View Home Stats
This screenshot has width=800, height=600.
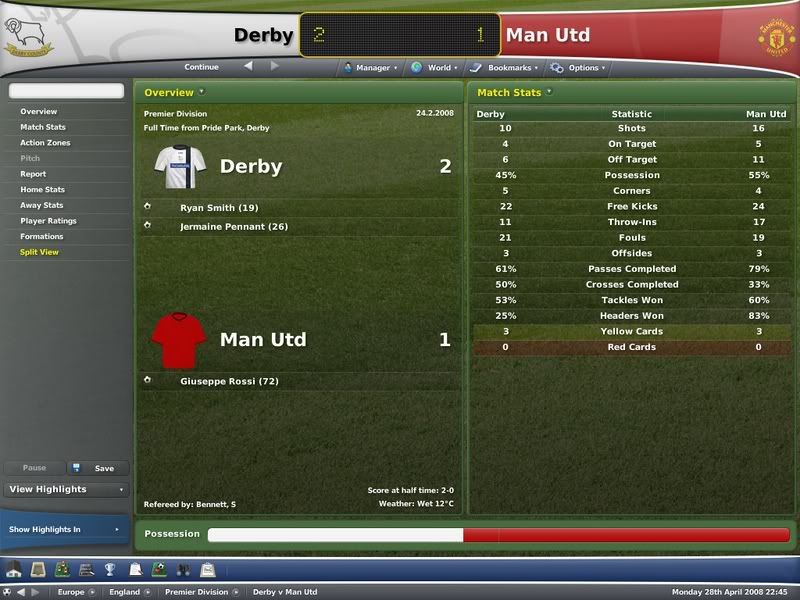(x=42, y=190)
